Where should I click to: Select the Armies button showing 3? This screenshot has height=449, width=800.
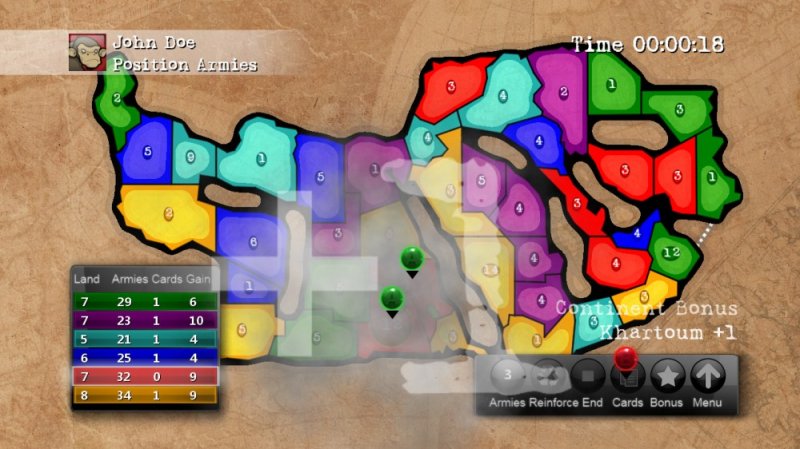click(508, 377)
